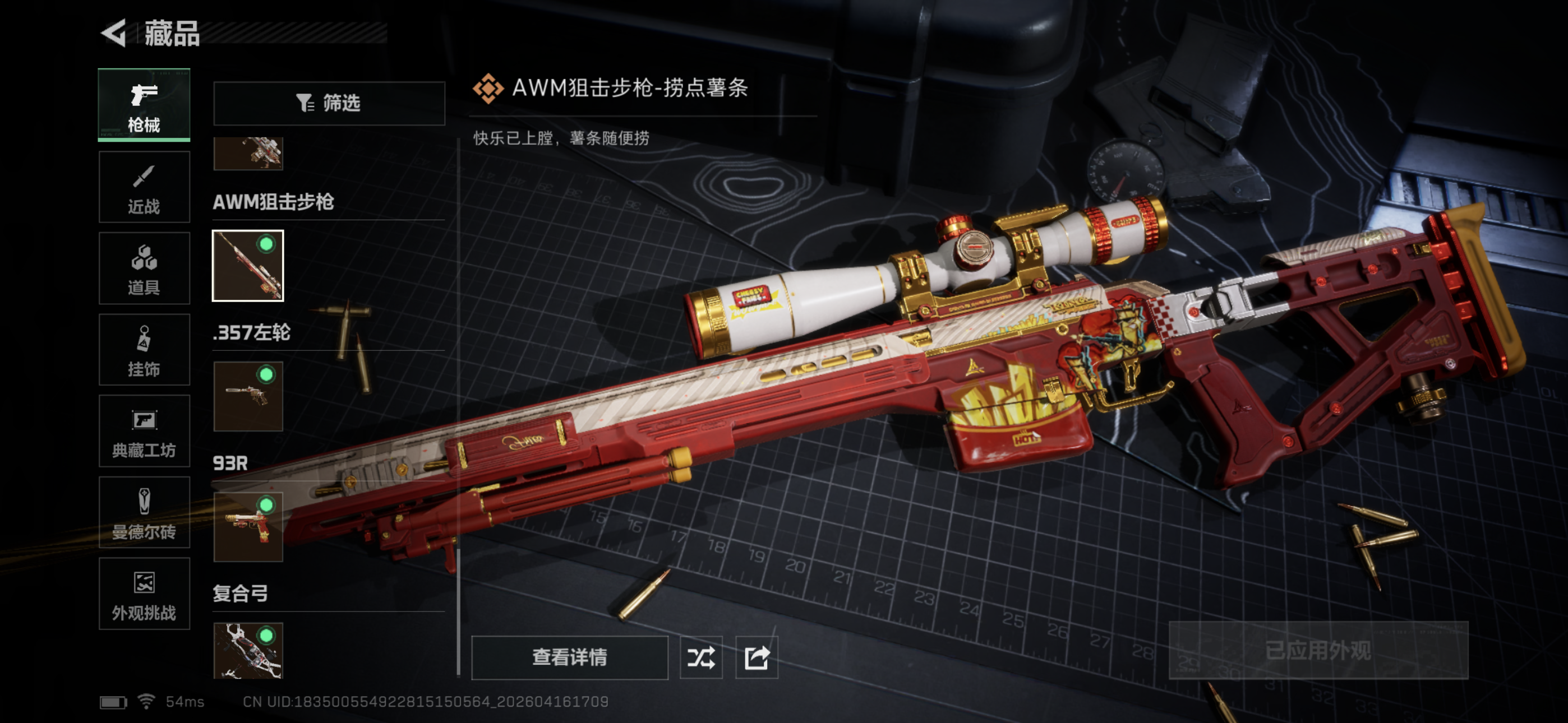The image size is (1568, 723).
Task: Select the partially visible skin thumbnail under the filter
Action: coord(248,153)
